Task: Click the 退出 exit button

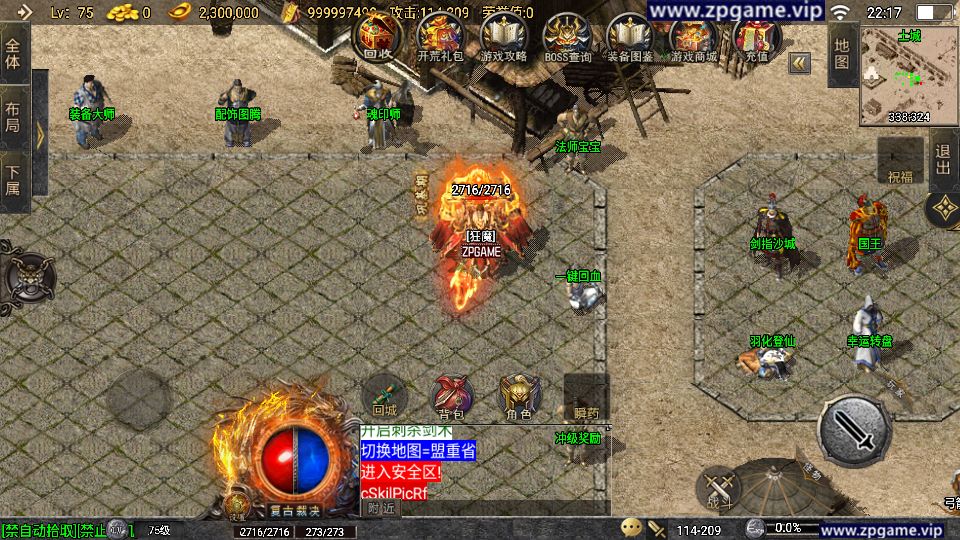Action: coord(943,162)
